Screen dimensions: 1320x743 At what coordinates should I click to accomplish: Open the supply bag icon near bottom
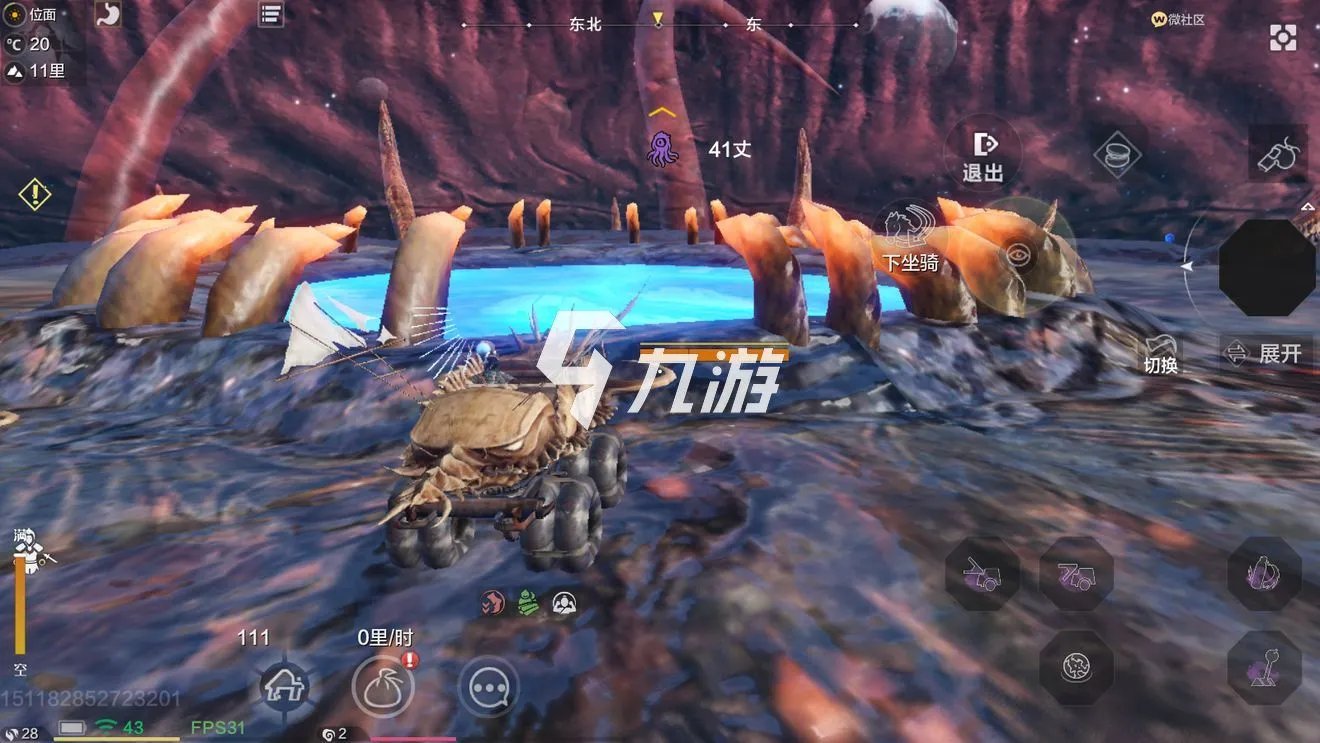click(x=385, y=688)
